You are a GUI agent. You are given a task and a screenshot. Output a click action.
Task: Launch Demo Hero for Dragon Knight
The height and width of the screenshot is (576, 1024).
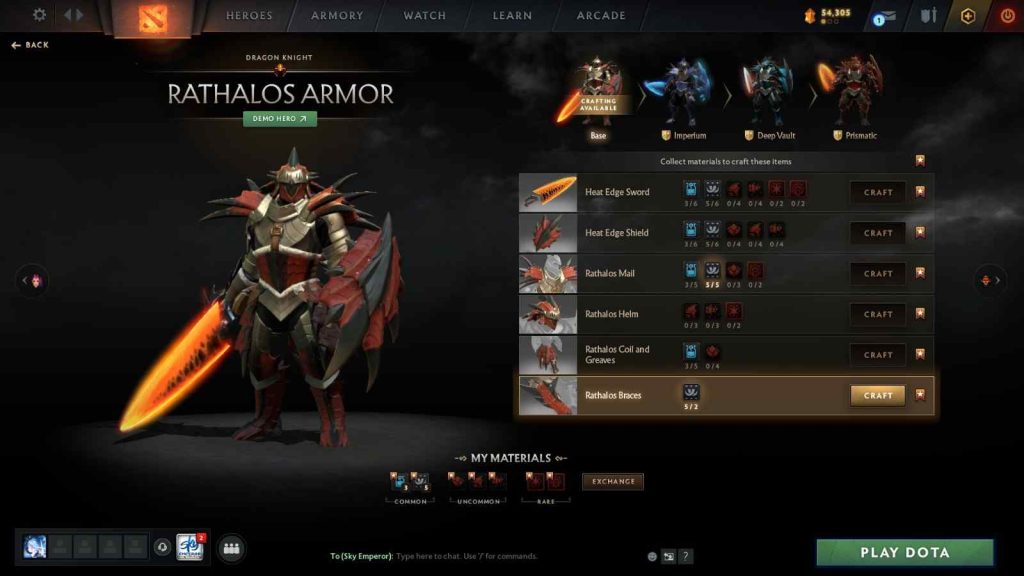[x=280, y=118]
